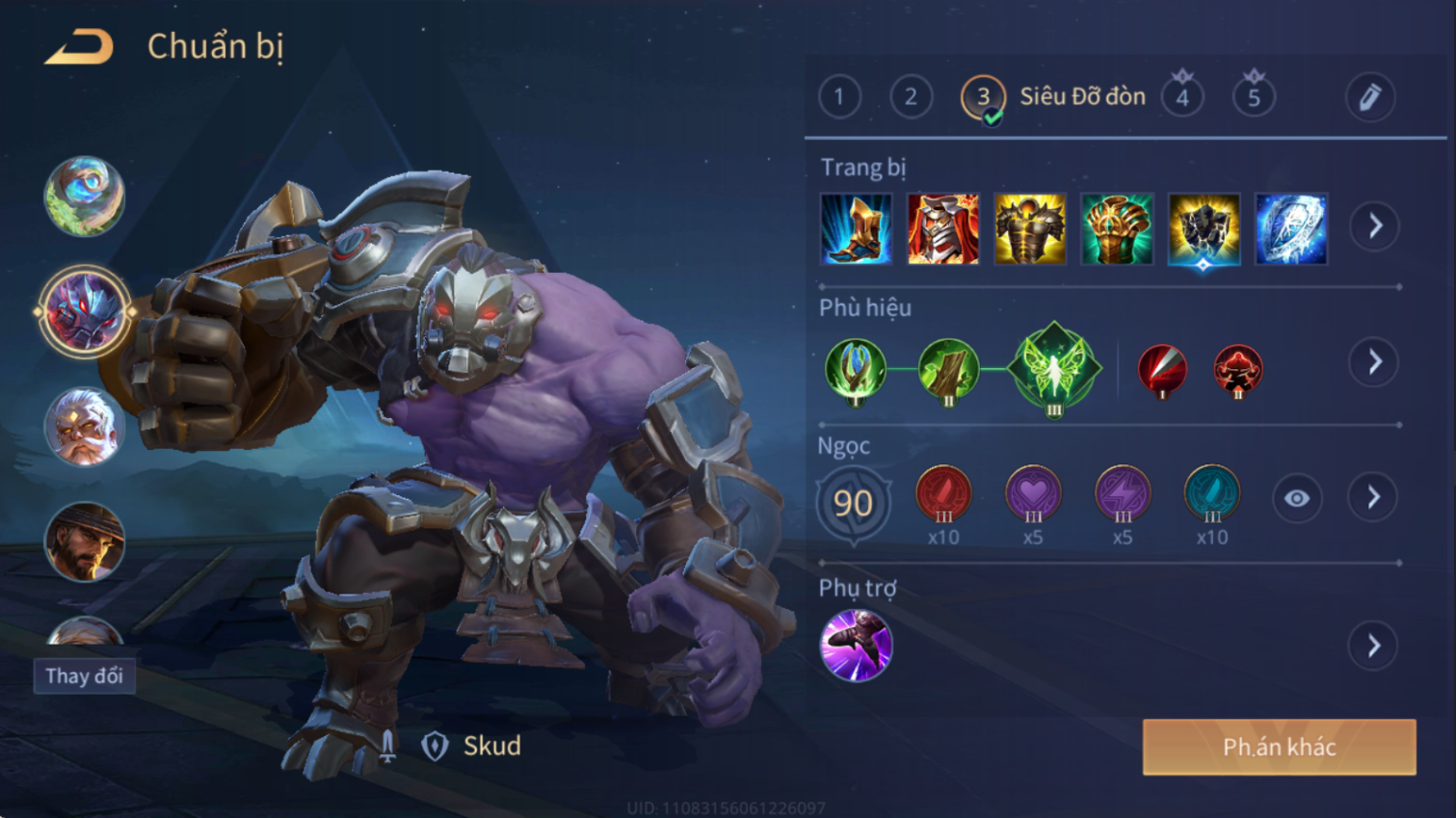Choose the white-bearded hero portrait

85,427
